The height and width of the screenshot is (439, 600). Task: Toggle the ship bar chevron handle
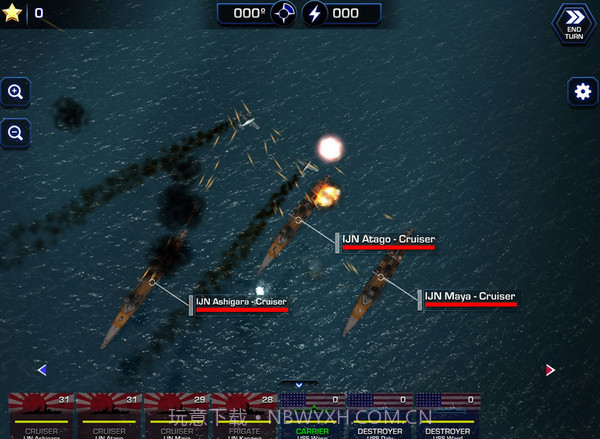[x=298, y=384]
